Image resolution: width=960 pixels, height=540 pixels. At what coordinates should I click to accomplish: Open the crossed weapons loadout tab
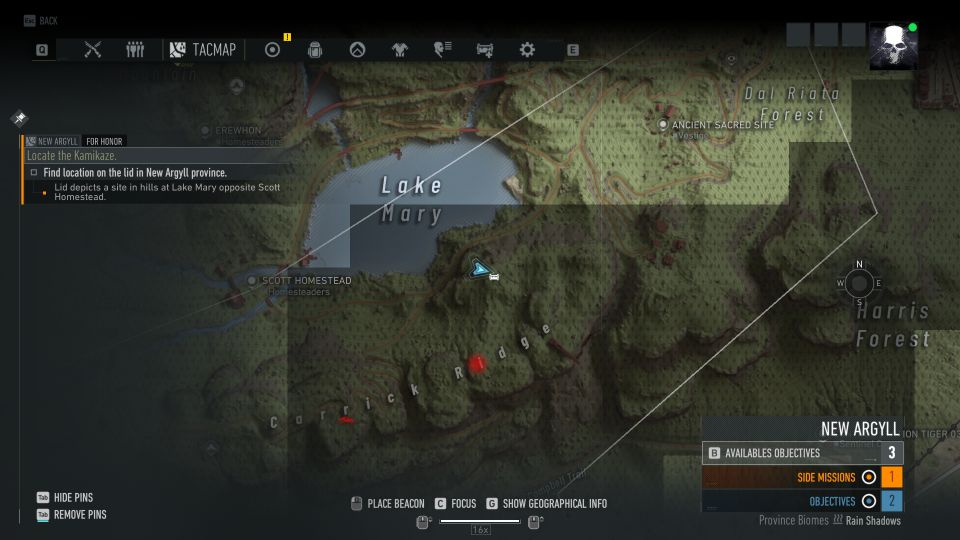[93, 49]
